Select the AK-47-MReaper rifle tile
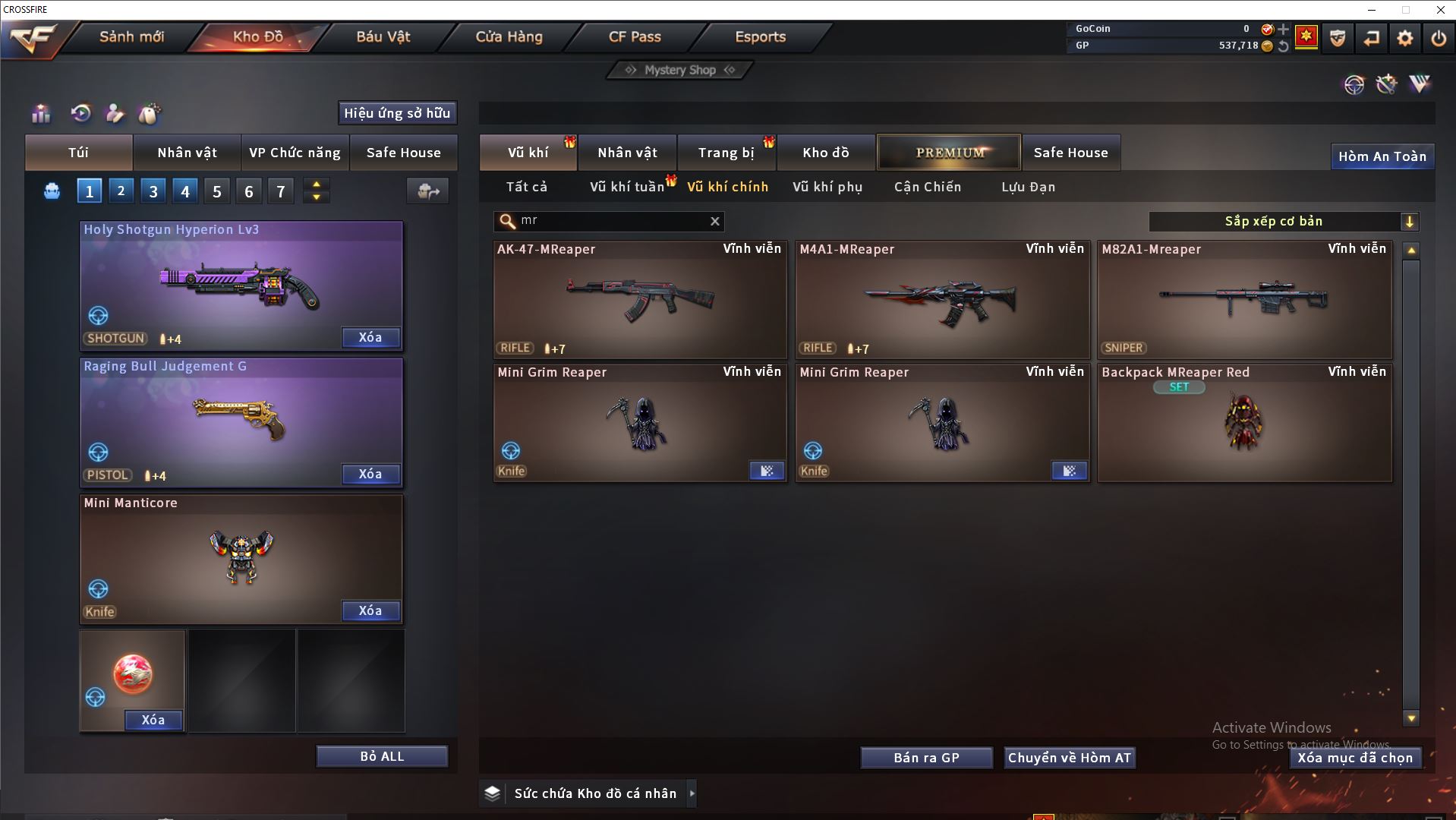The width and height of the screenshot is (1456, 820). click(x=639, y=300)
